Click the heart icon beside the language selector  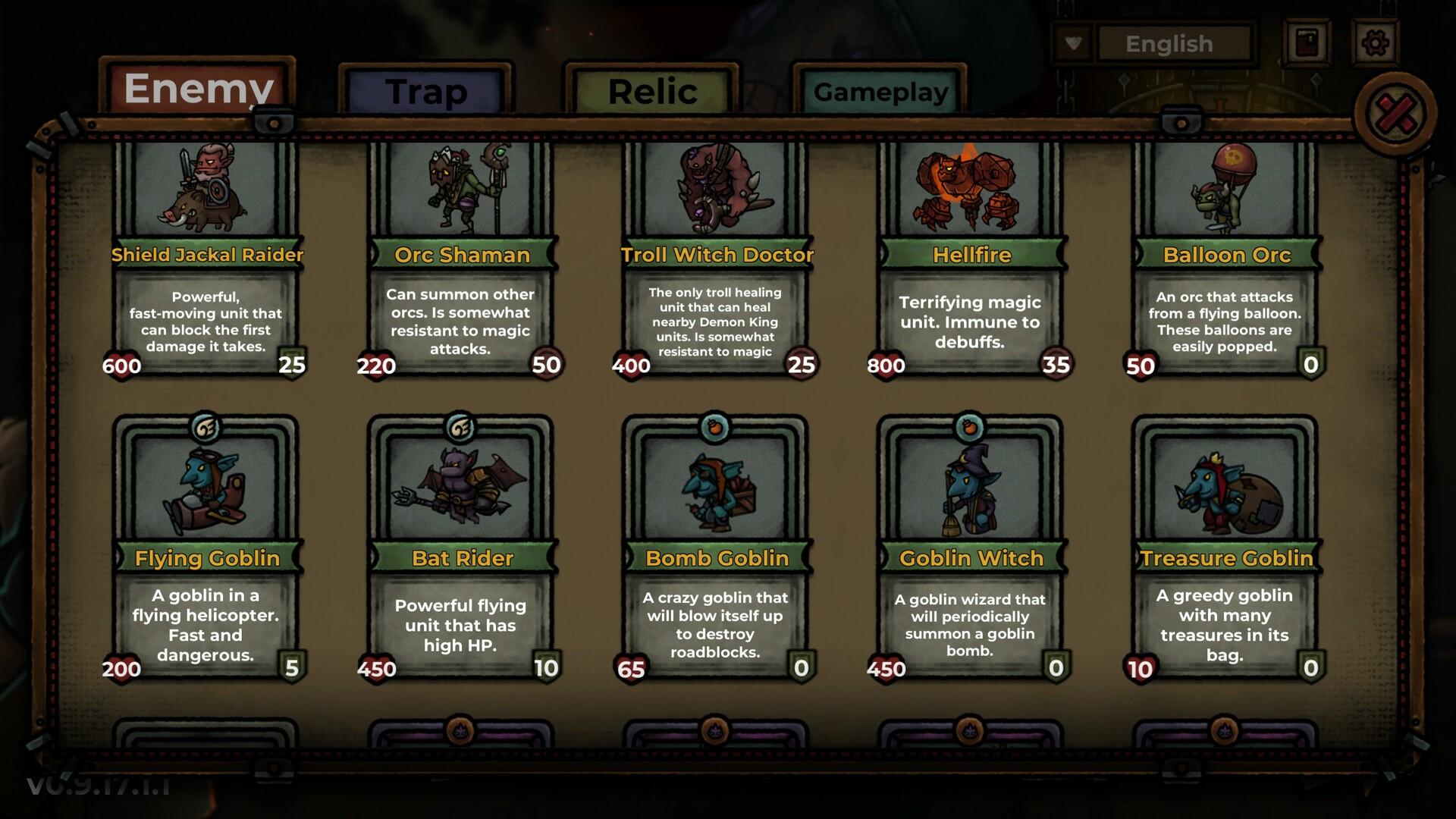click(x=1072, y=44)
